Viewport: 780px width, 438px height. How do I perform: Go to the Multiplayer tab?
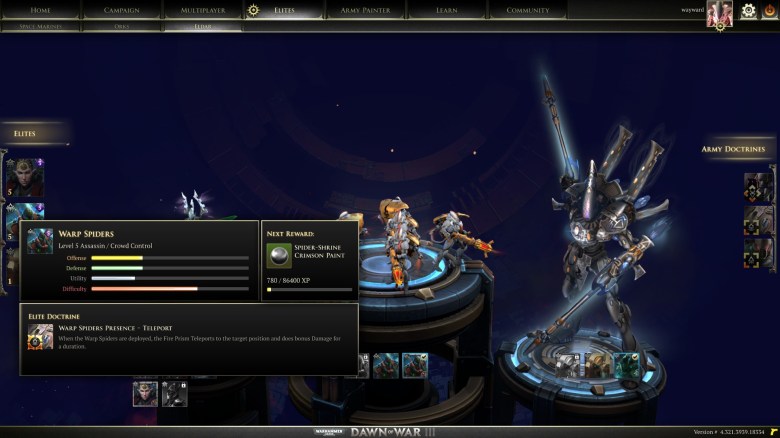[x=202, y=10]
